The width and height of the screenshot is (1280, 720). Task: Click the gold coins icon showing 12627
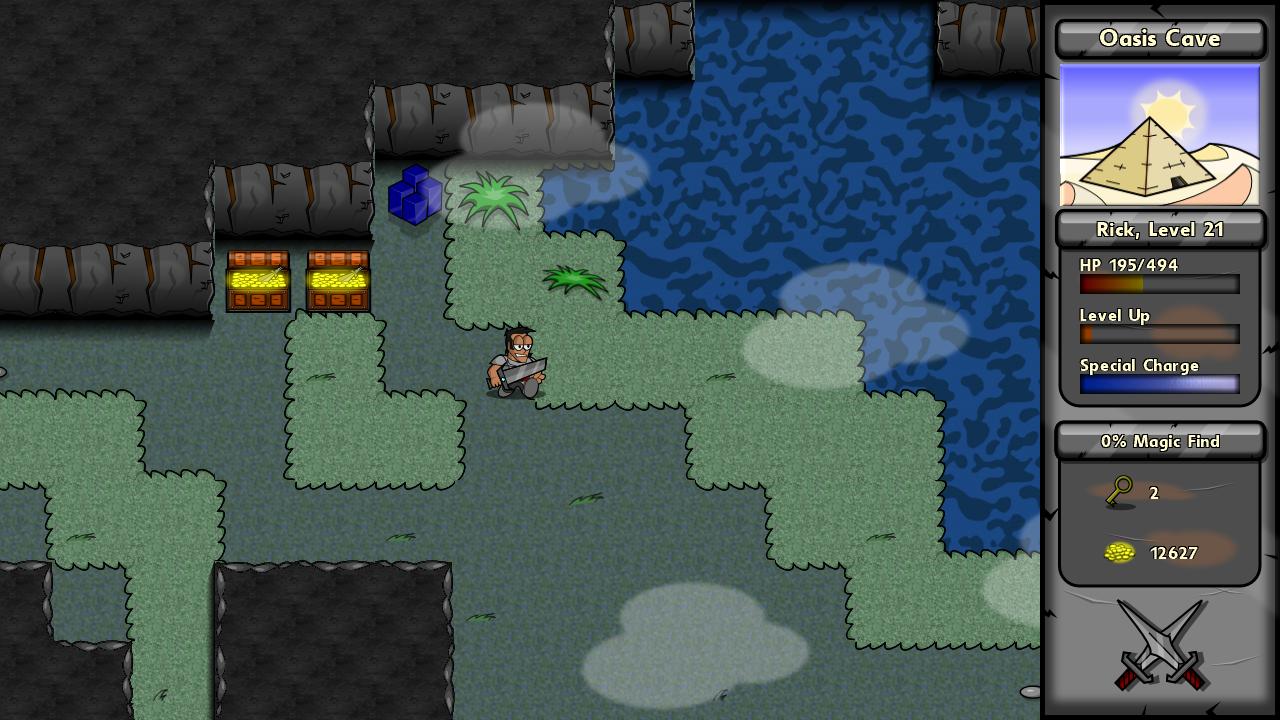click(x=1119, y=552)
